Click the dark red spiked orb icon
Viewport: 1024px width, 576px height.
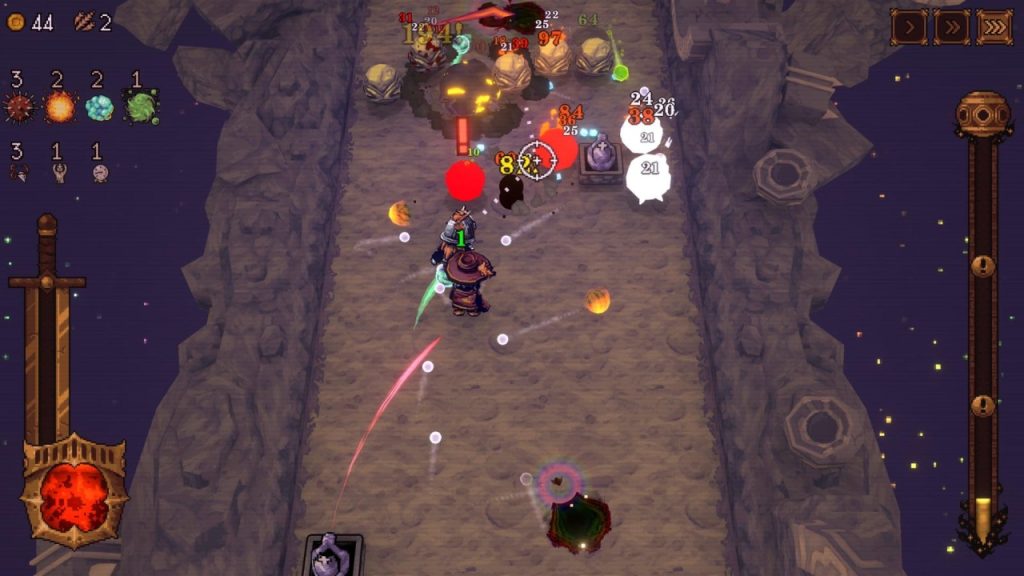click(x=18, y=106)
